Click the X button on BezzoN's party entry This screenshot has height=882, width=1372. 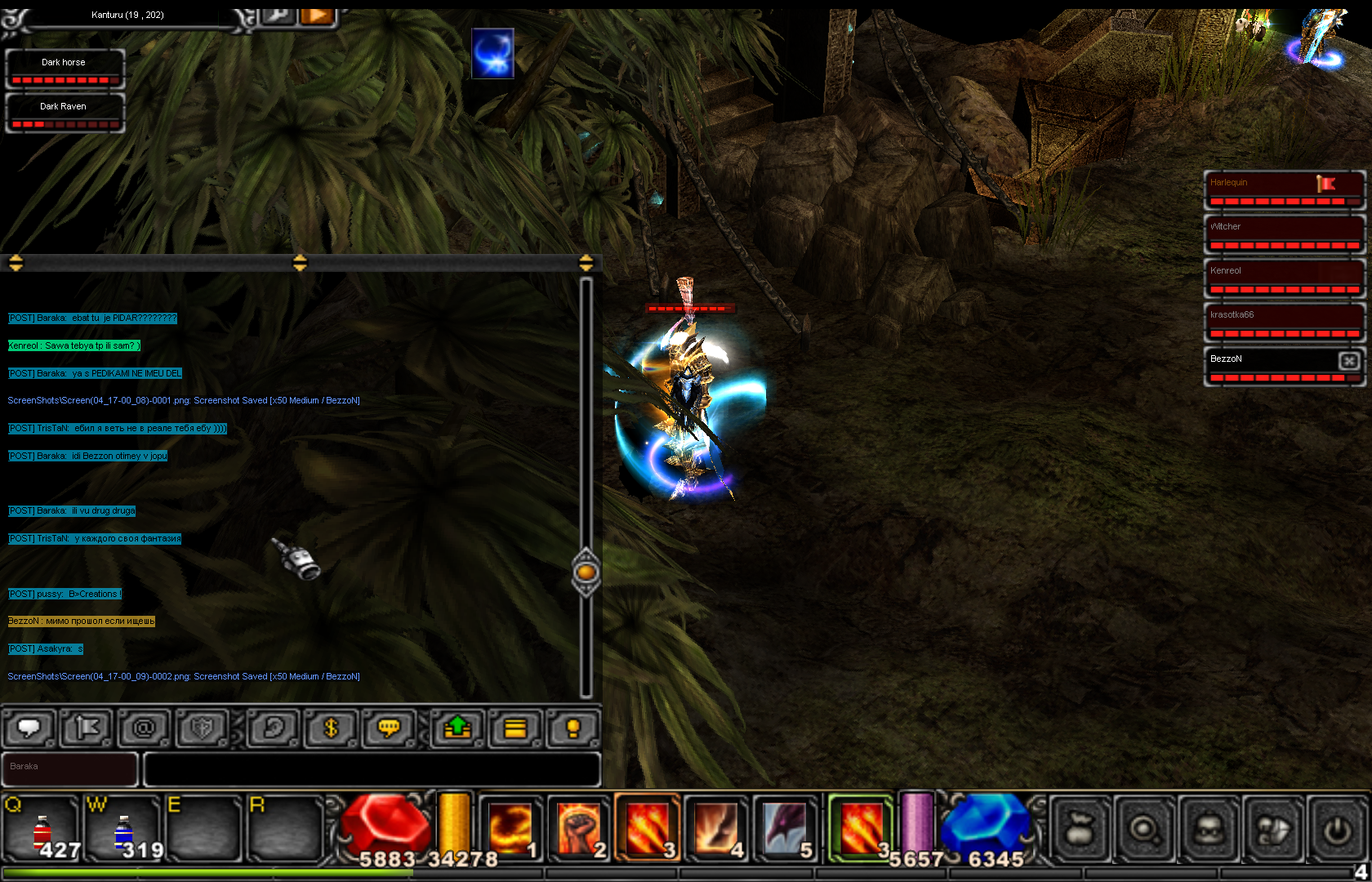[1349, 360]
